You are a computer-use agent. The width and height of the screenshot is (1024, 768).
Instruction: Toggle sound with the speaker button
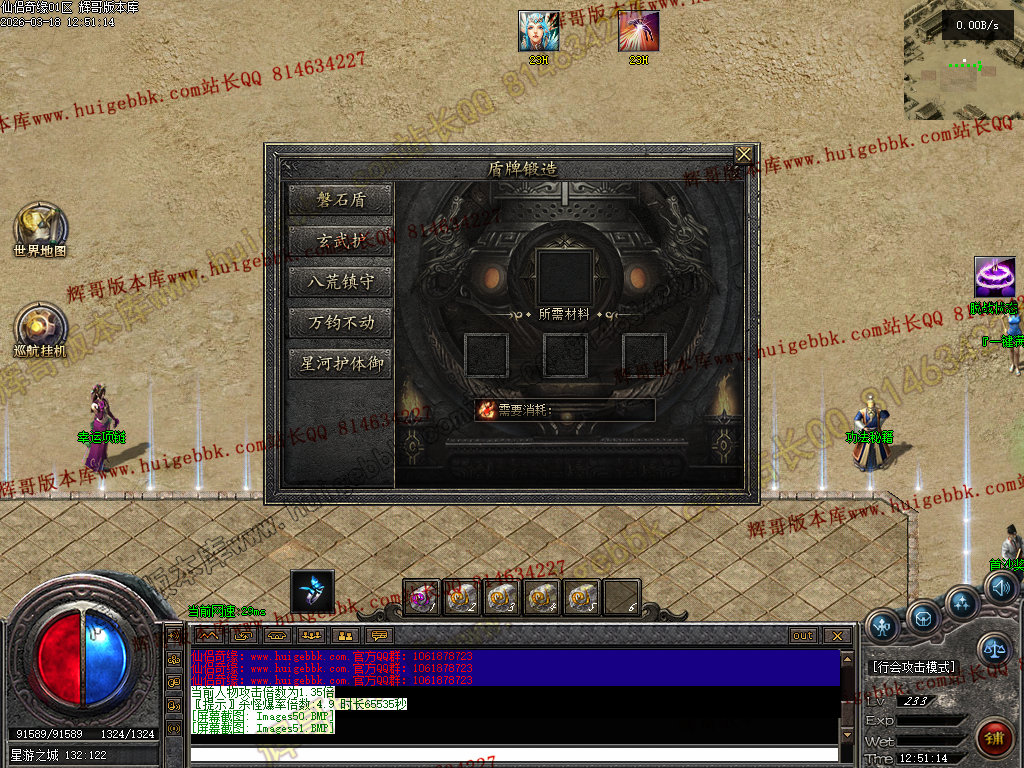coord(1000,587)
